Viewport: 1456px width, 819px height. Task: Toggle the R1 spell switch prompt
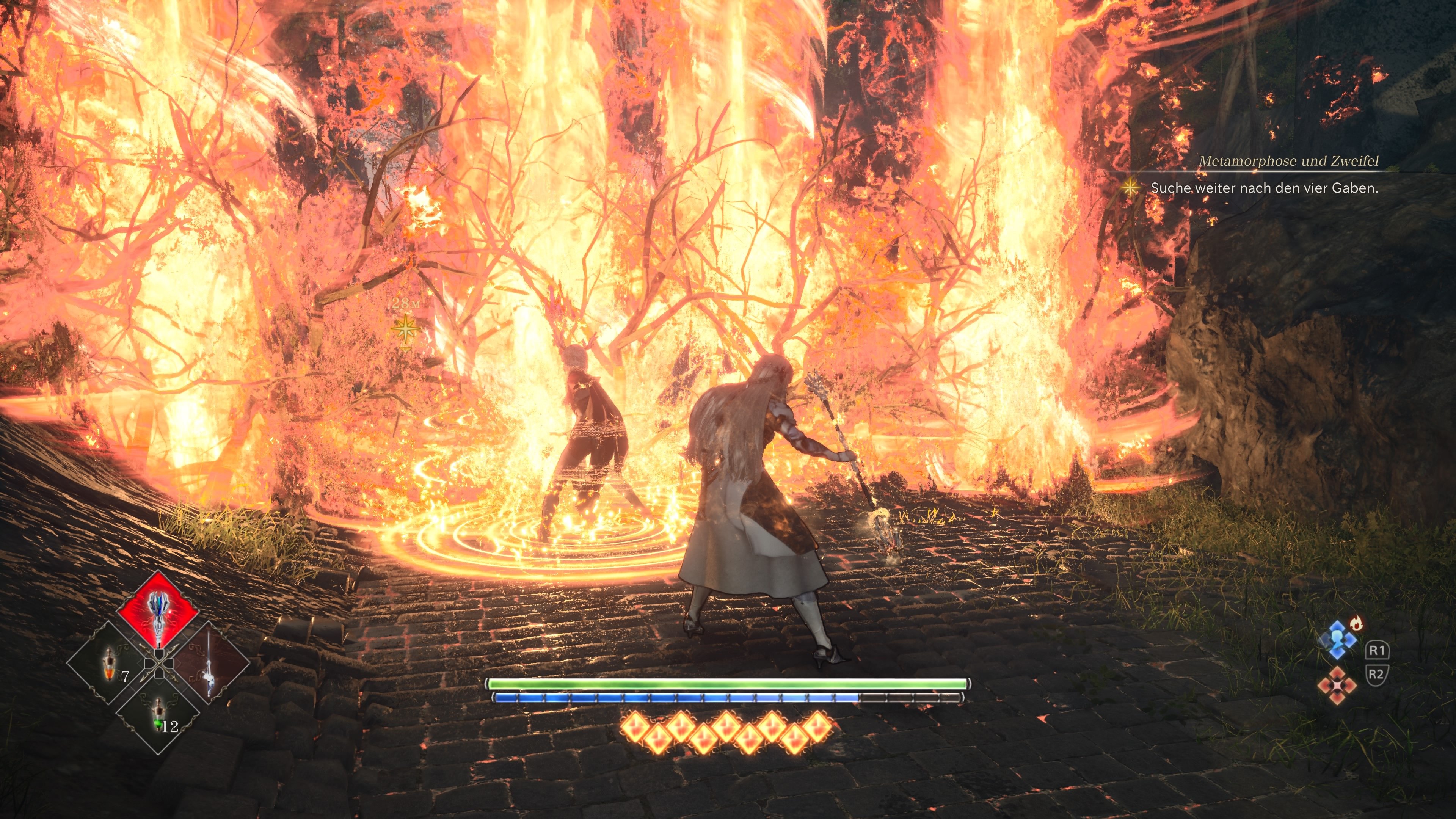pos(1378,651)
